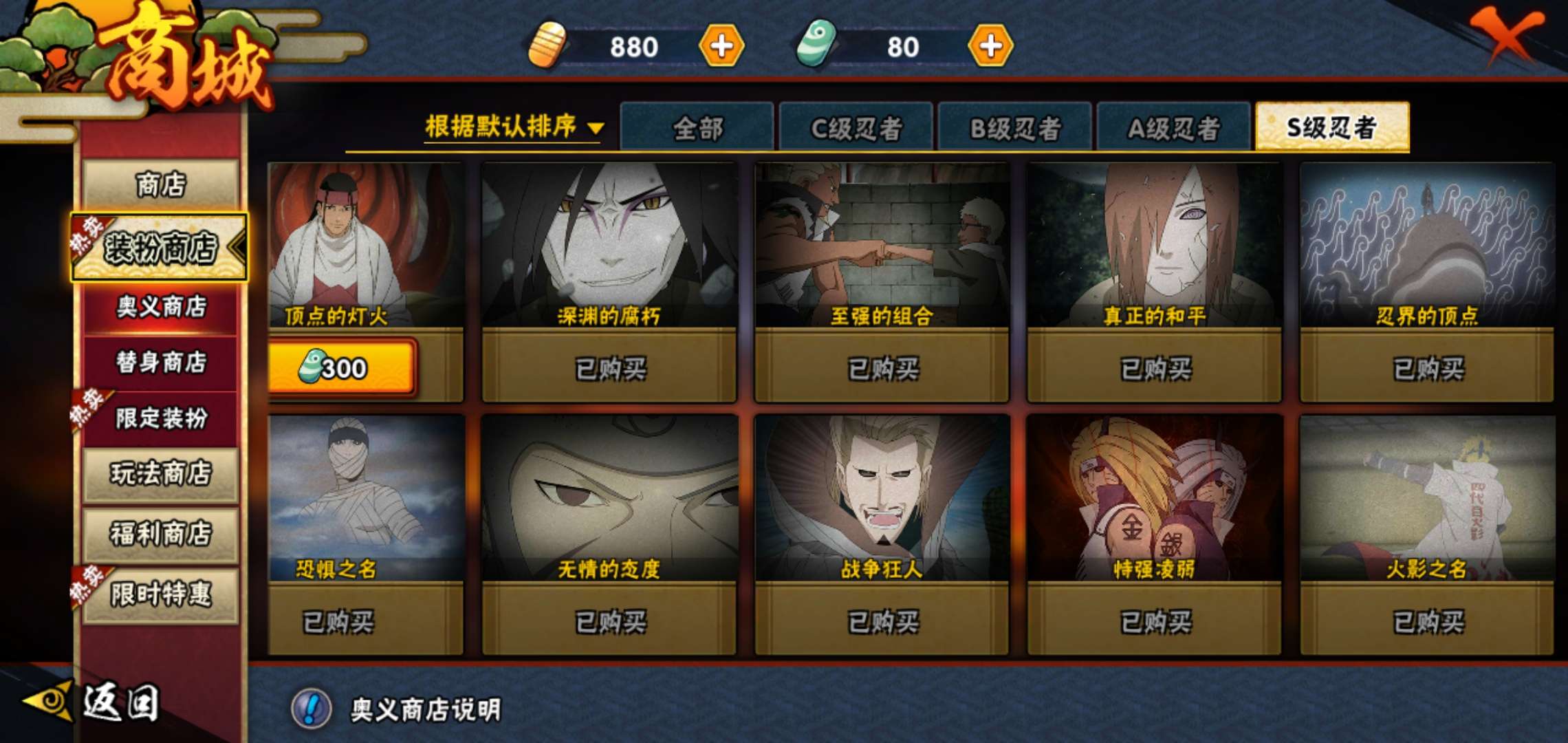Open the 根据默认排序 sort dropdown
The width and height of the screenshot is (1568, 743).
(x=514, y=127)
